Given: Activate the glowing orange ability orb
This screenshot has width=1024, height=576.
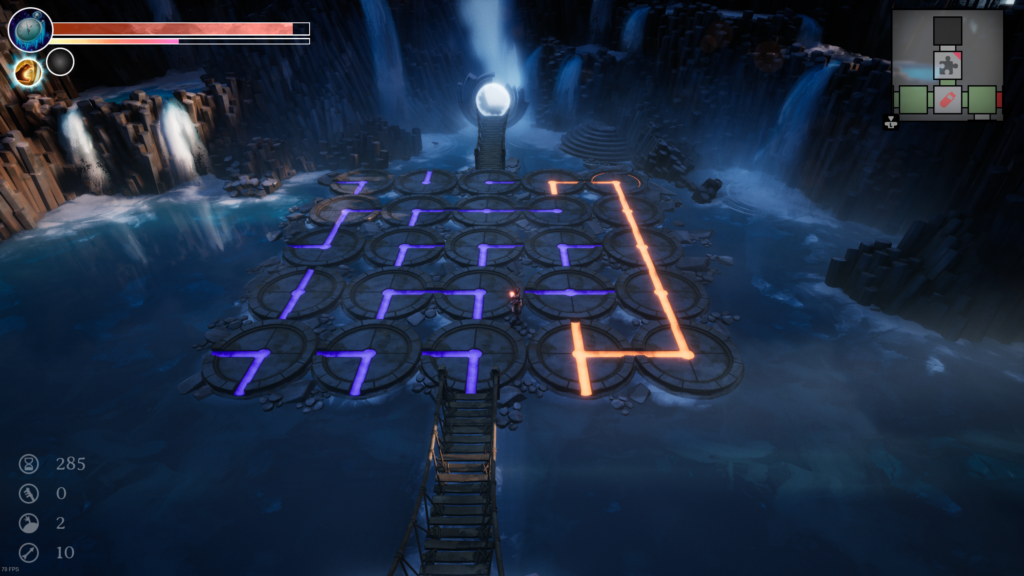Looking at the screenshot, I should click(27, 72).
